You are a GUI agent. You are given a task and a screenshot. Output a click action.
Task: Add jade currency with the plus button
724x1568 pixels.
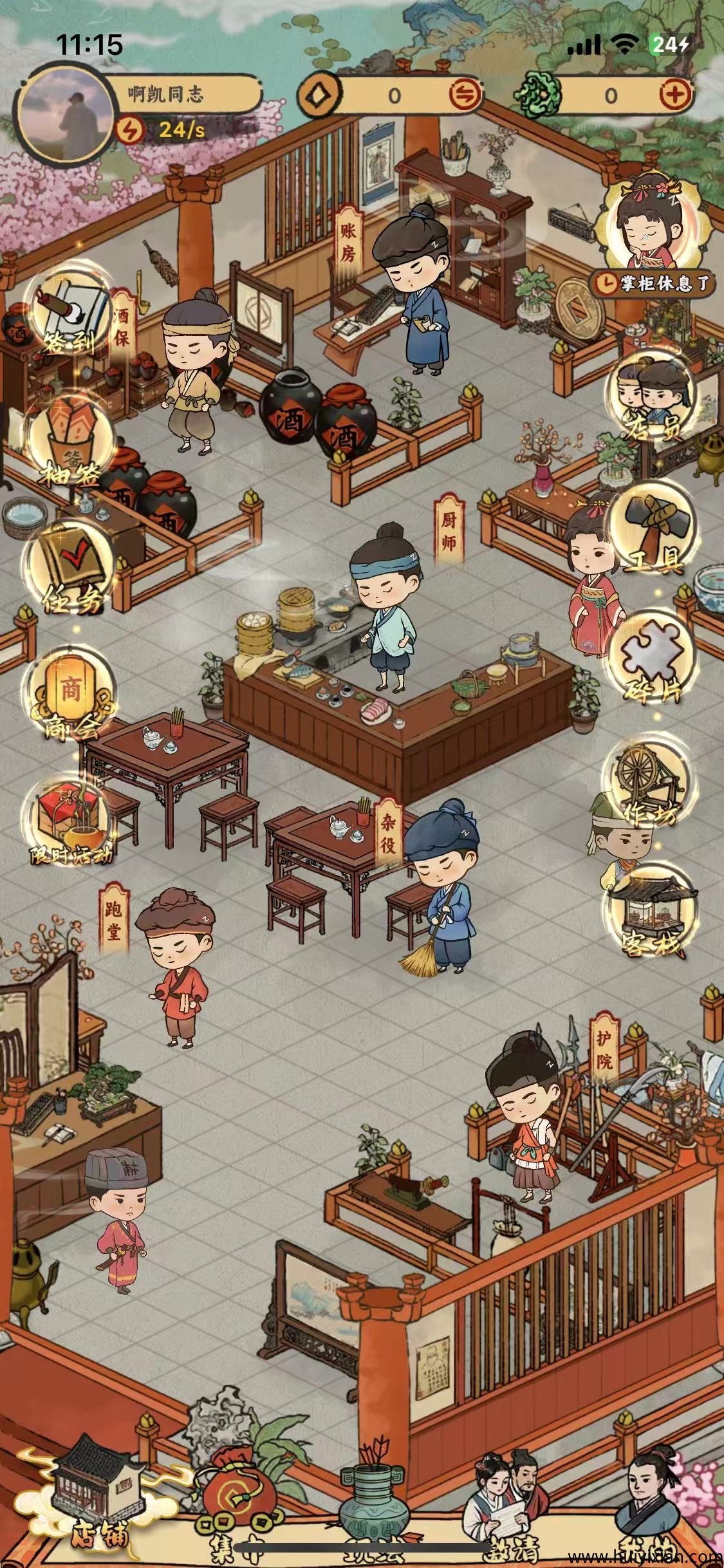676,96
